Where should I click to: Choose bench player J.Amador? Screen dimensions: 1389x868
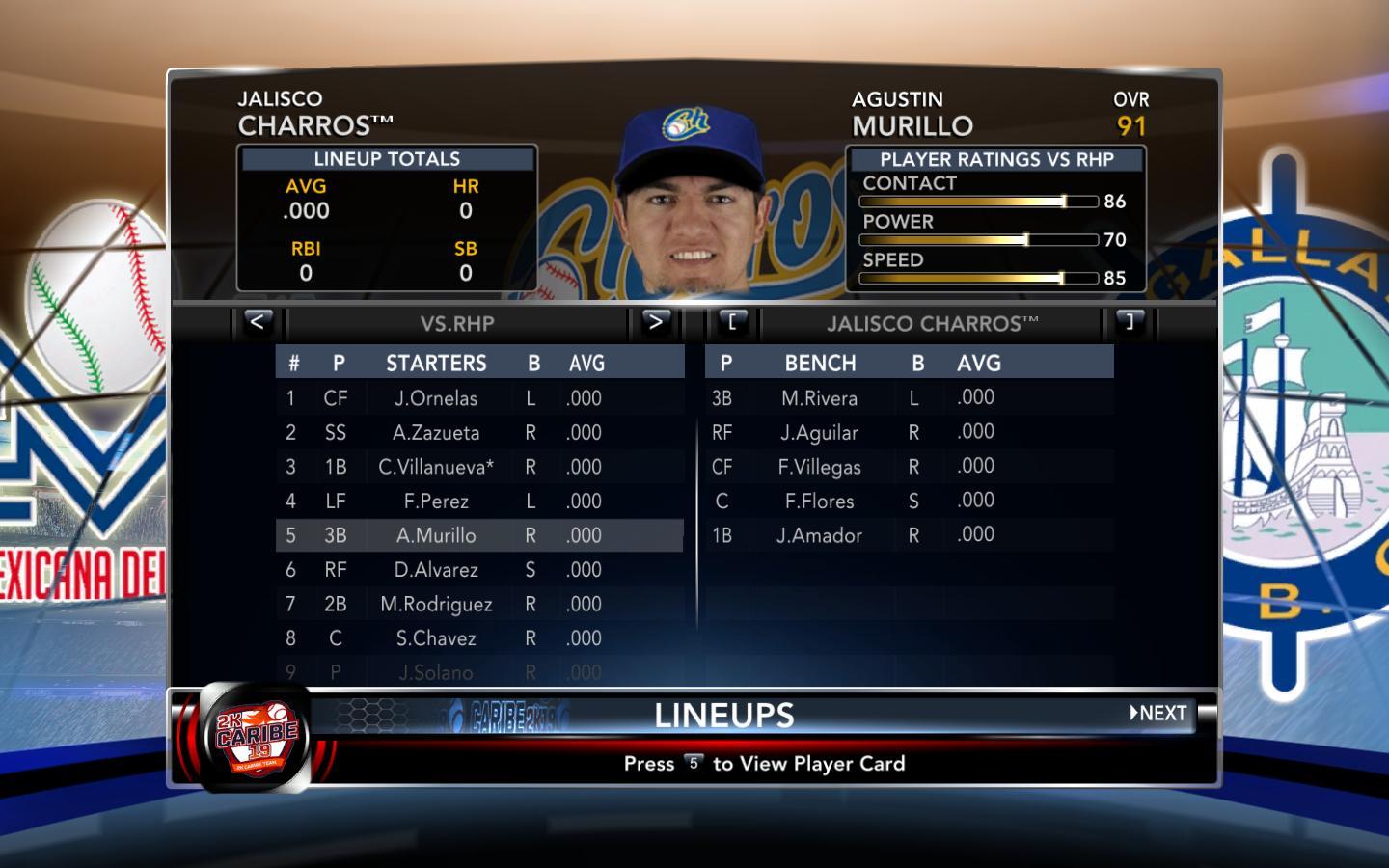(819, 535)
